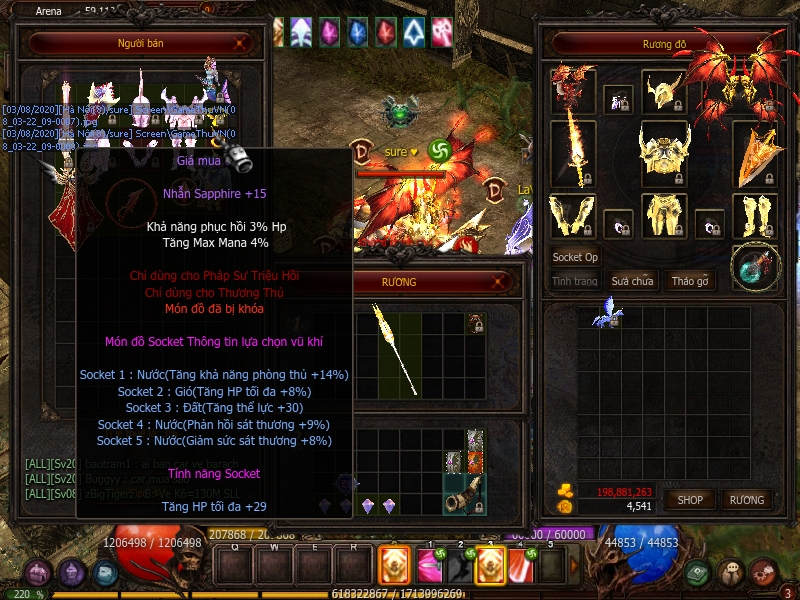Open the Socket Op panel

tap(575, 257)
